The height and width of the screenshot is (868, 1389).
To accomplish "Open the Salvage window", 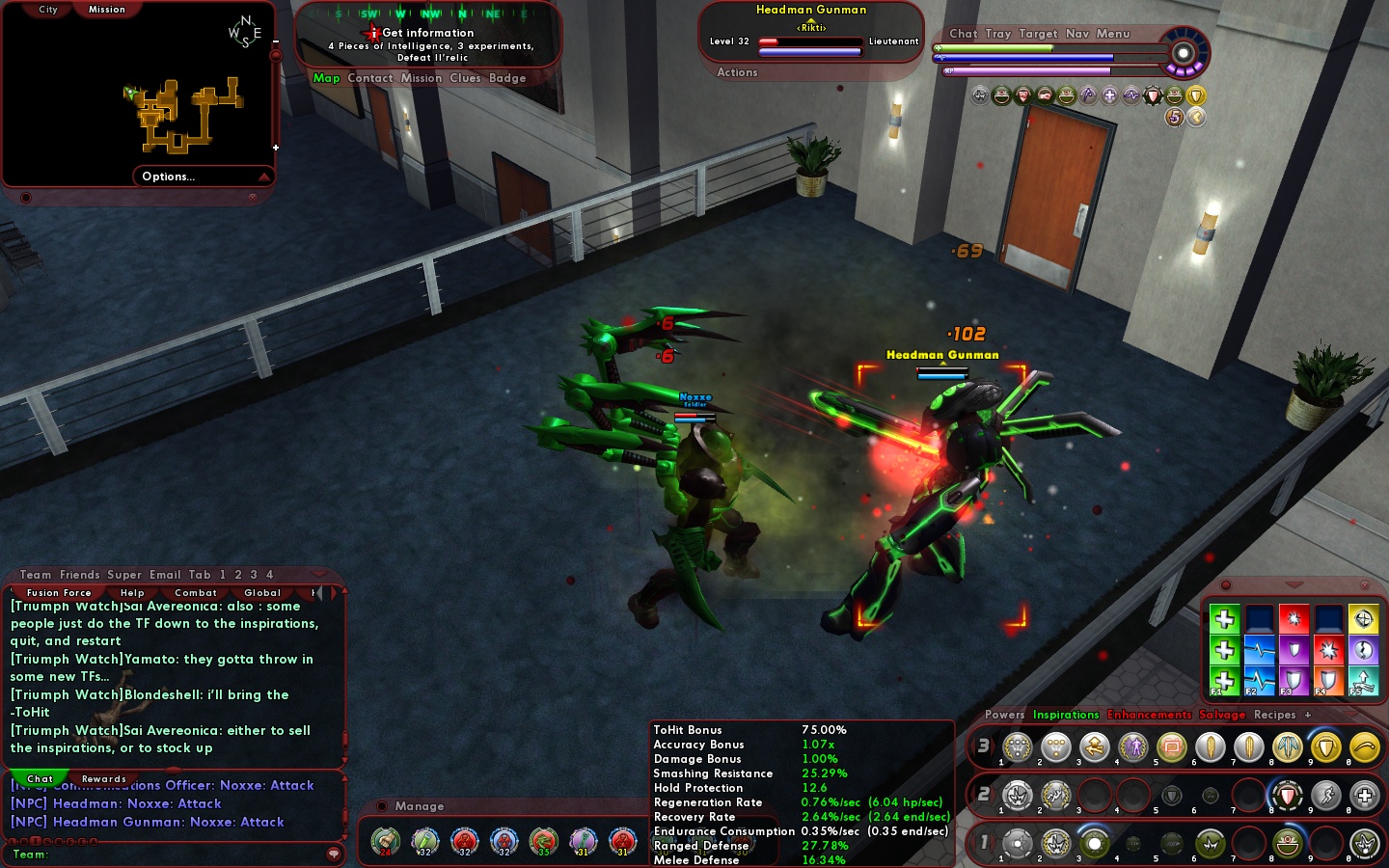I will pos(1222,715).
